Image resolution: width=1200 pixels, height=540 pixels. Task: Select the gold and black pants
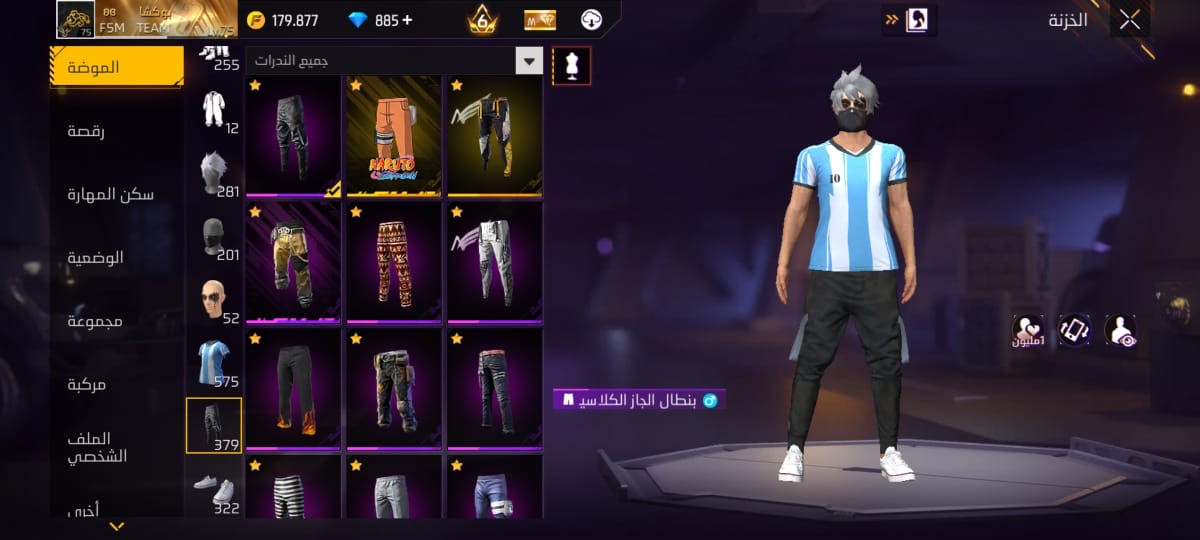pos(293,262)
